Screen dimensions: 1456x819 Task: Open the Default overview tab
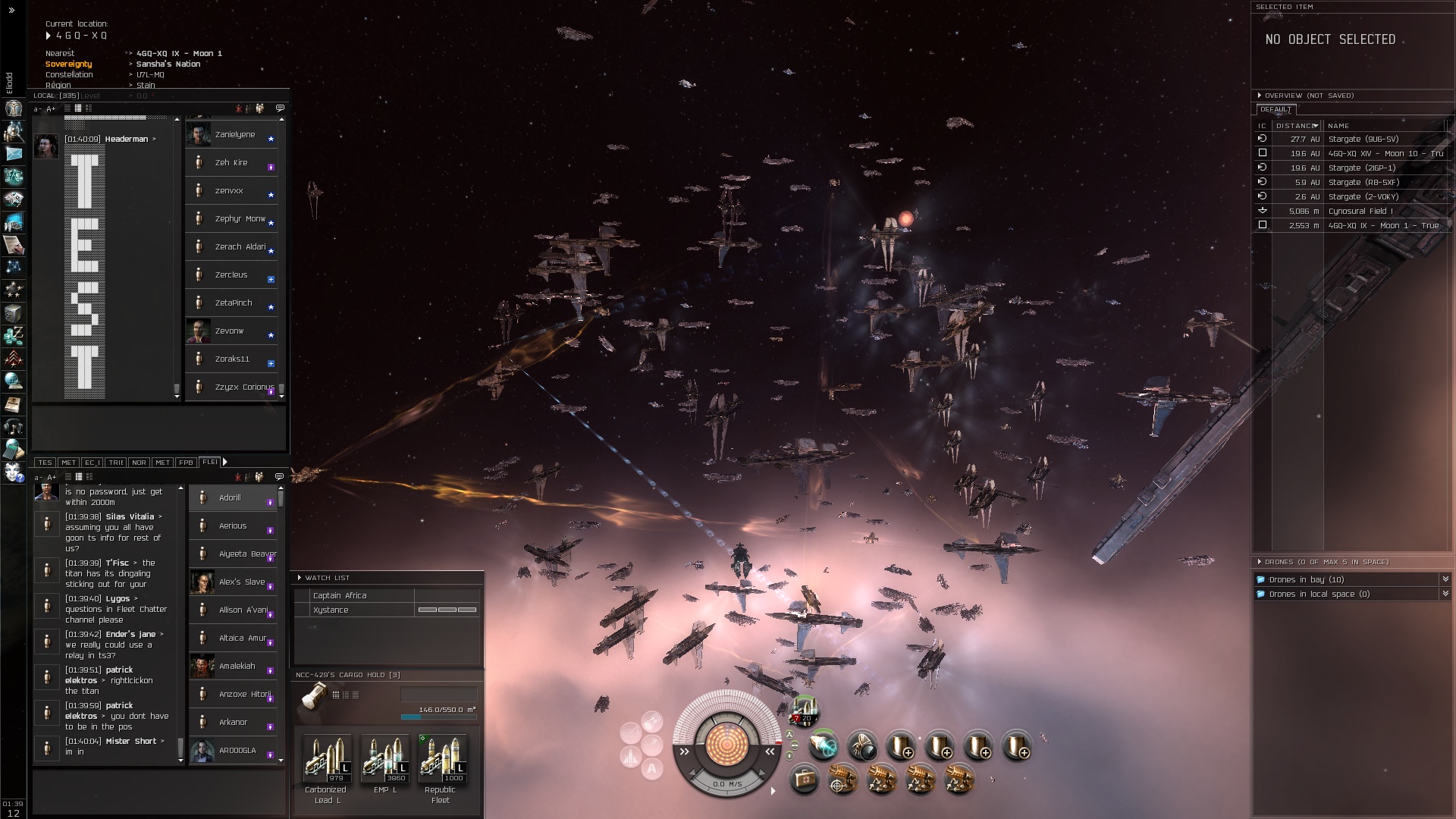coord(1276,109)
